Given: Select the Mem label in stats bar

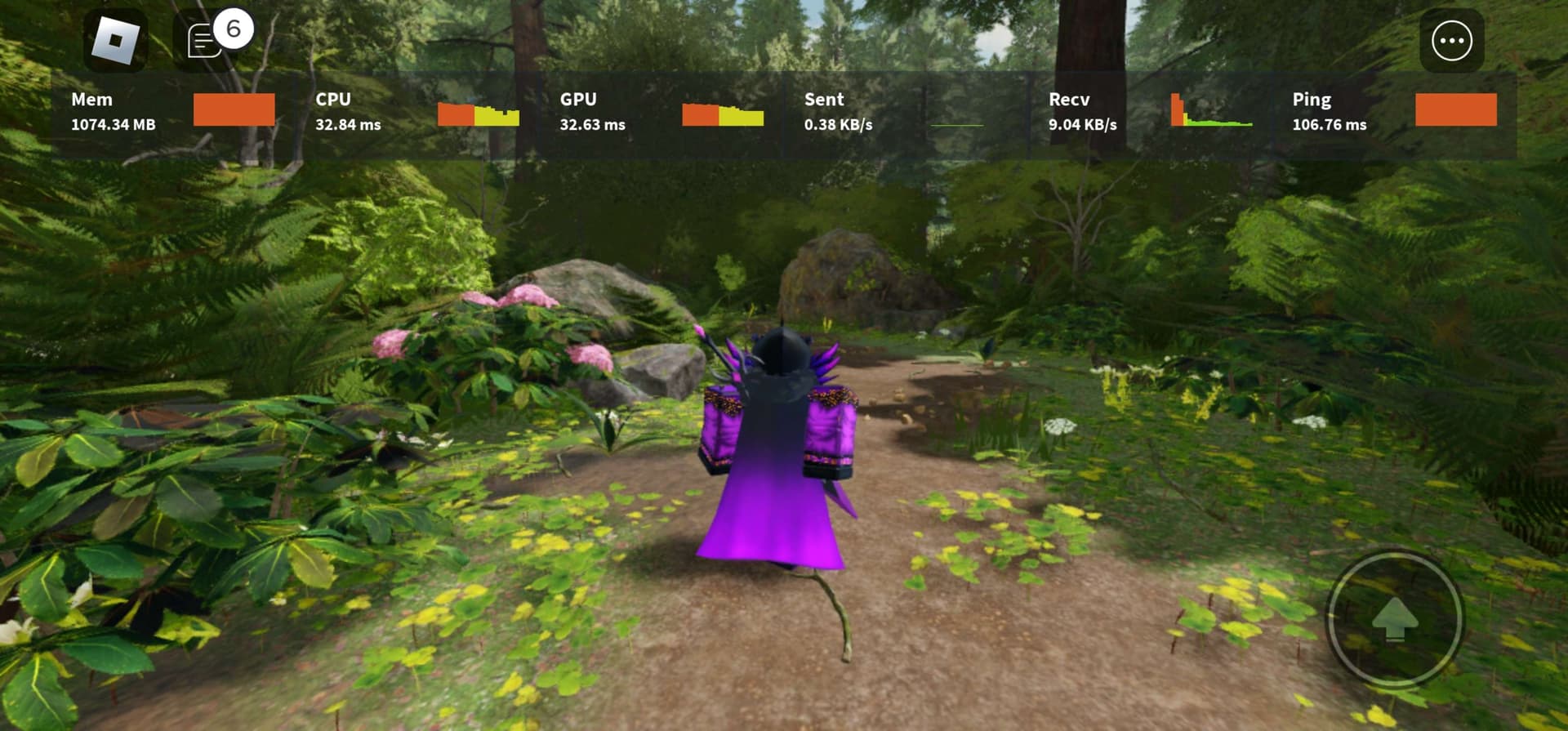Looking at the screenshot, I should click(x=92, y=100).
